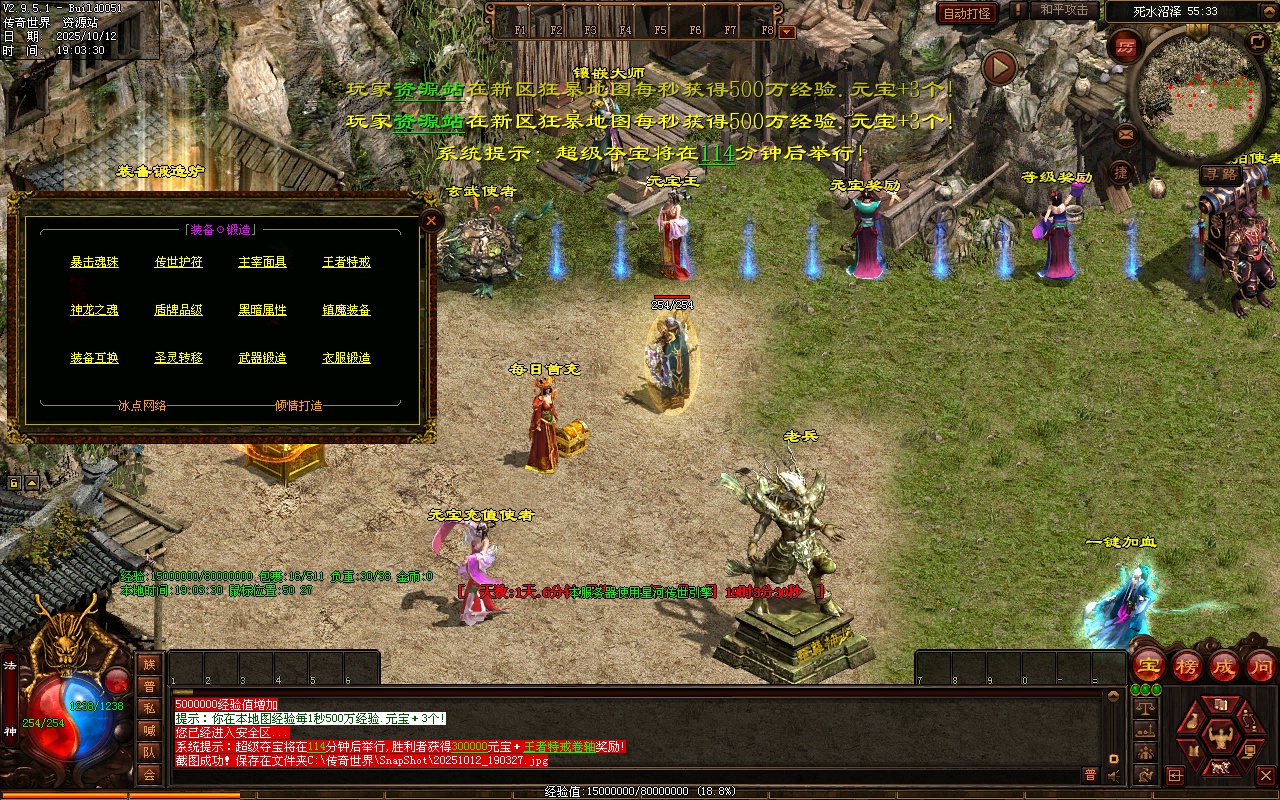Choose 主宰面具 in the forging menu
Viewport: 1280px width, 800px height.
click(262, 262)
